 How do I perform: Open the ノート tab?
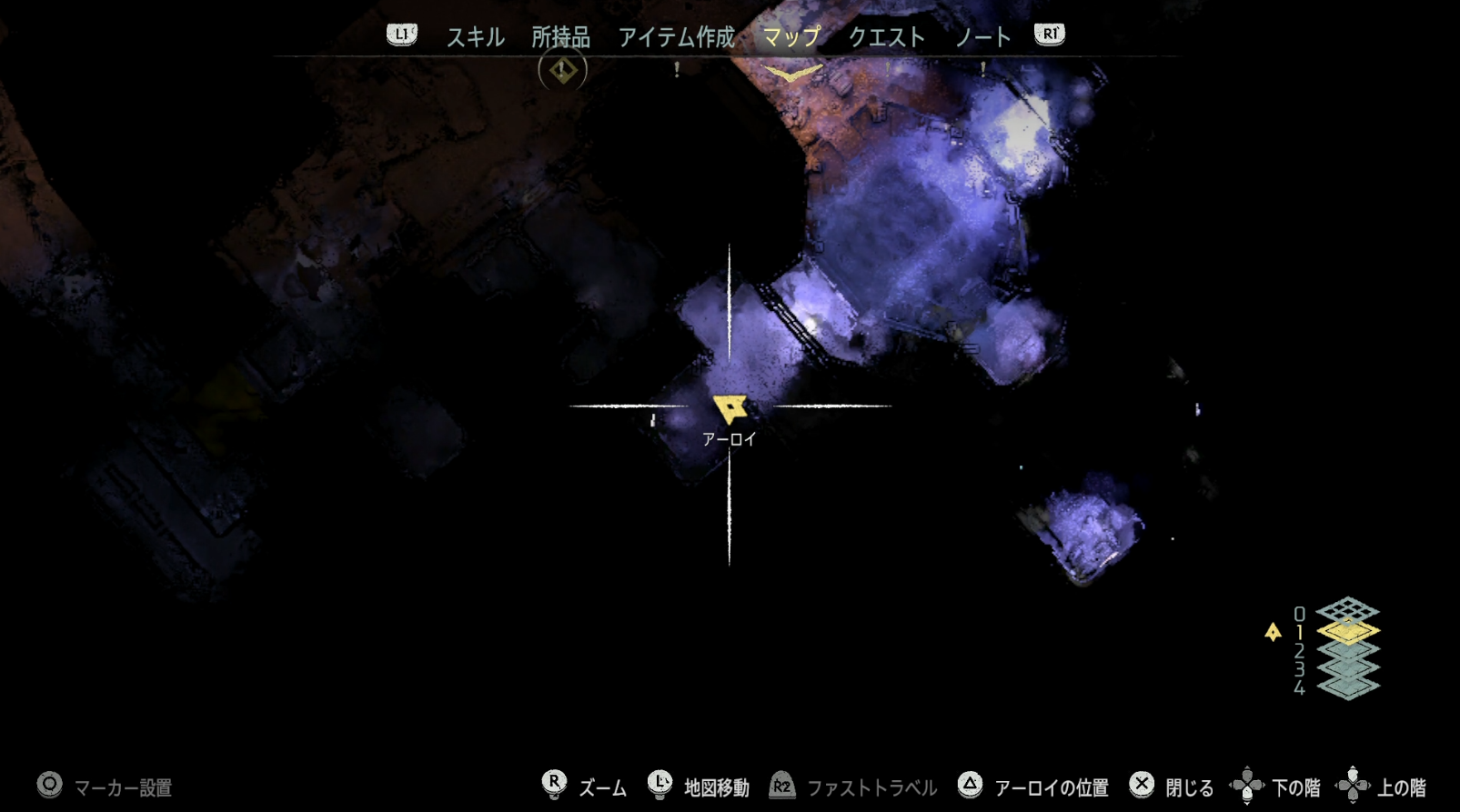[982, 37]
